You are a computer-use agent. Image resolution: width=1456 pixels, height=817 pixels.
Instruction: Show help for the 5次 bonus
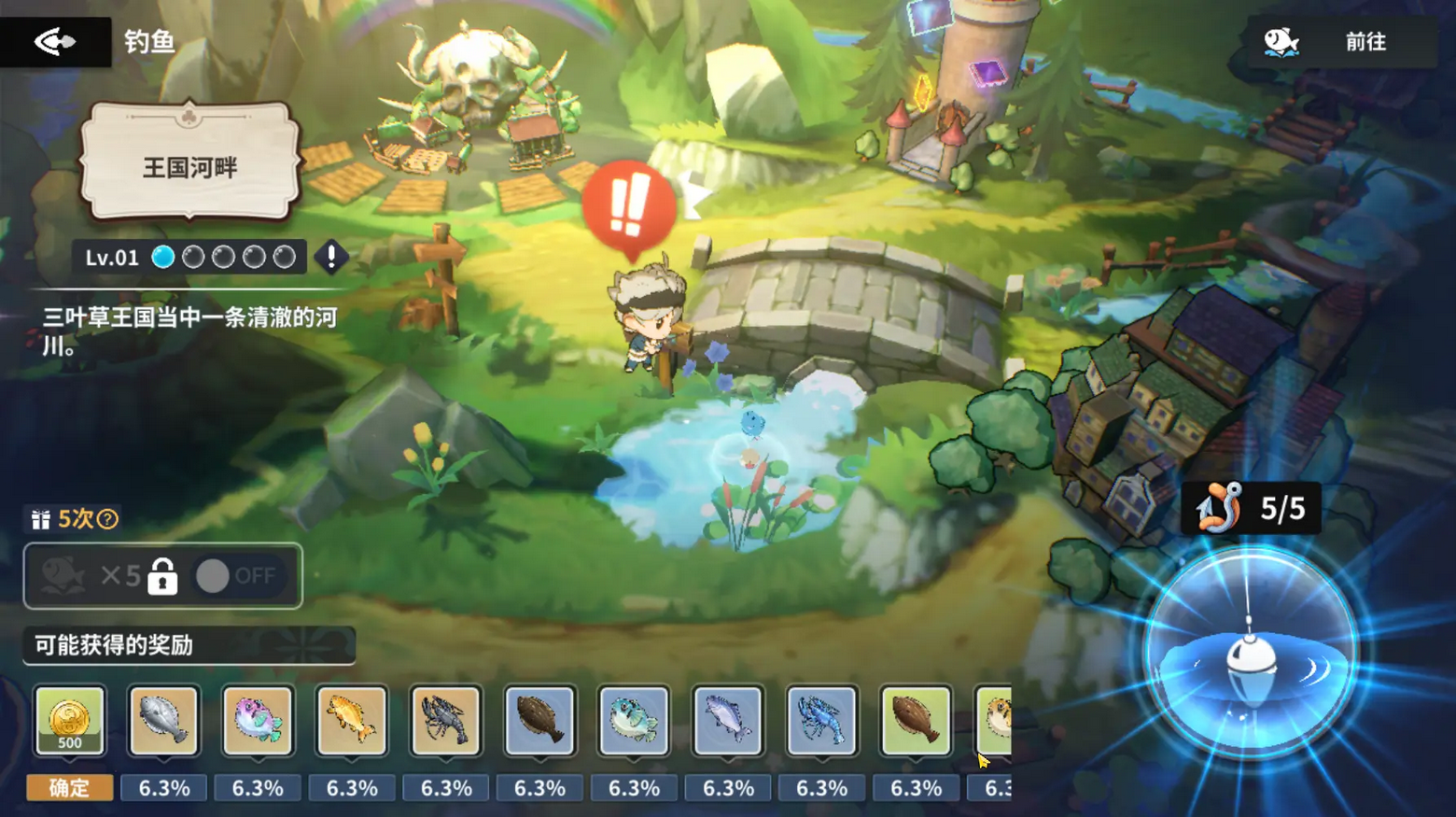[108, 519]
